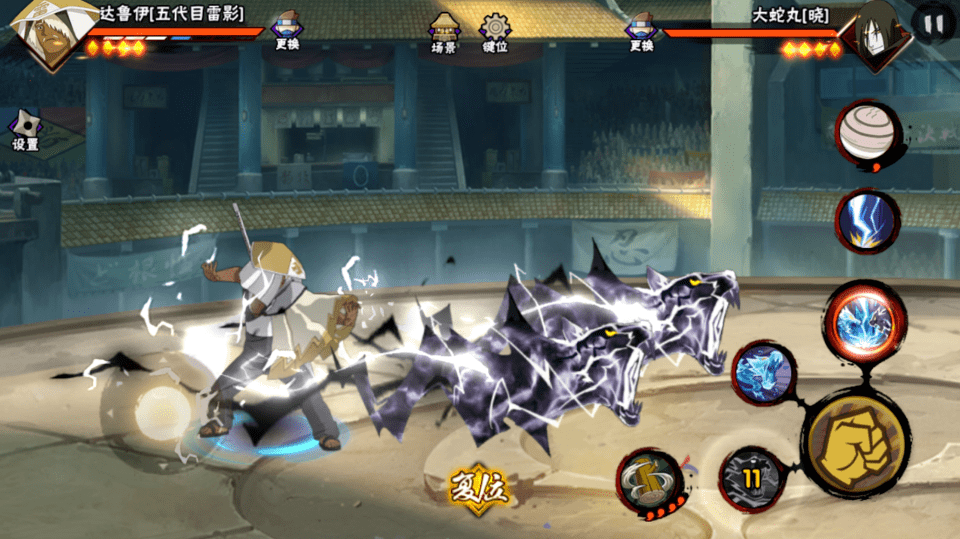
Task: Pause the match with the pause button
Action: 935,24
